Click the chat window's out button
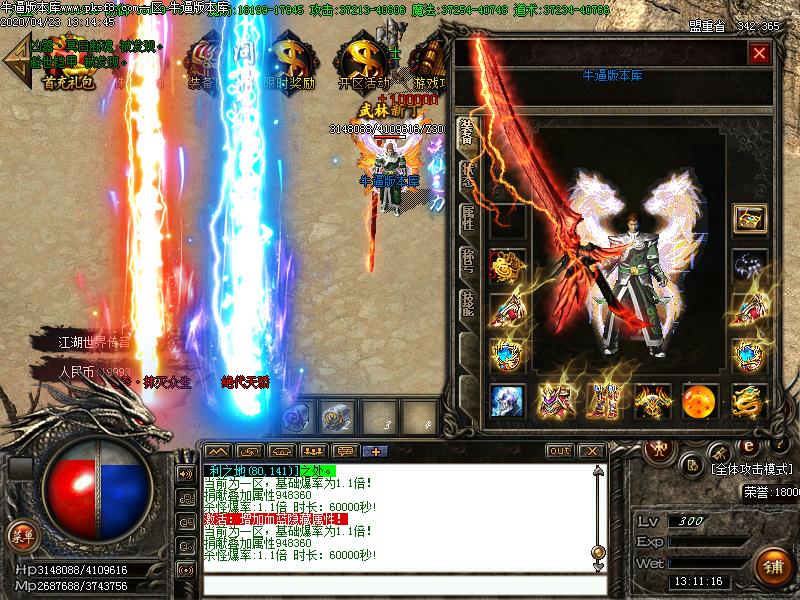800x600 pixels. [560, 451]
